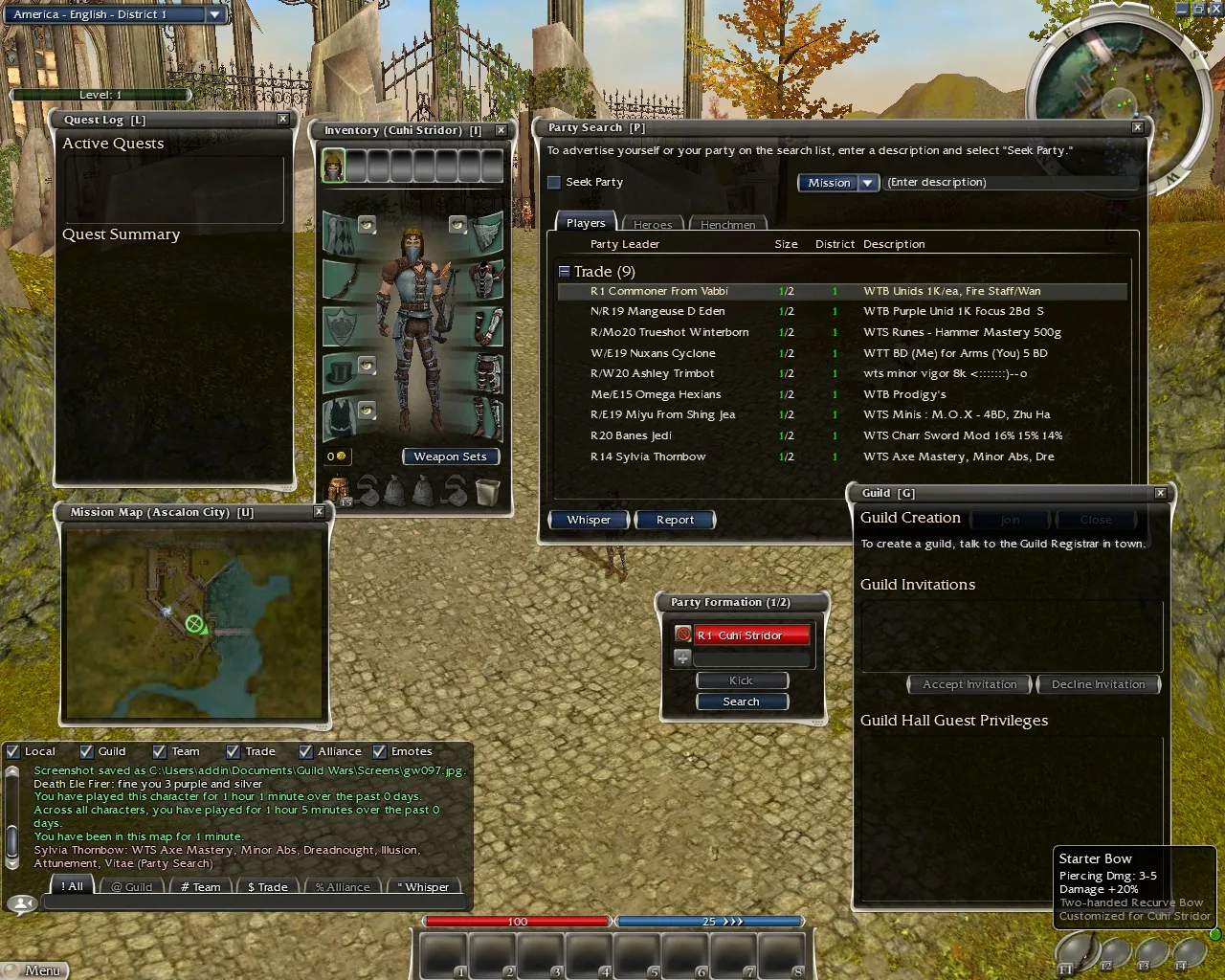Open the district selection dropdown
The image size is (1225, 980).
pyautogui.click(x=215, y=14)
